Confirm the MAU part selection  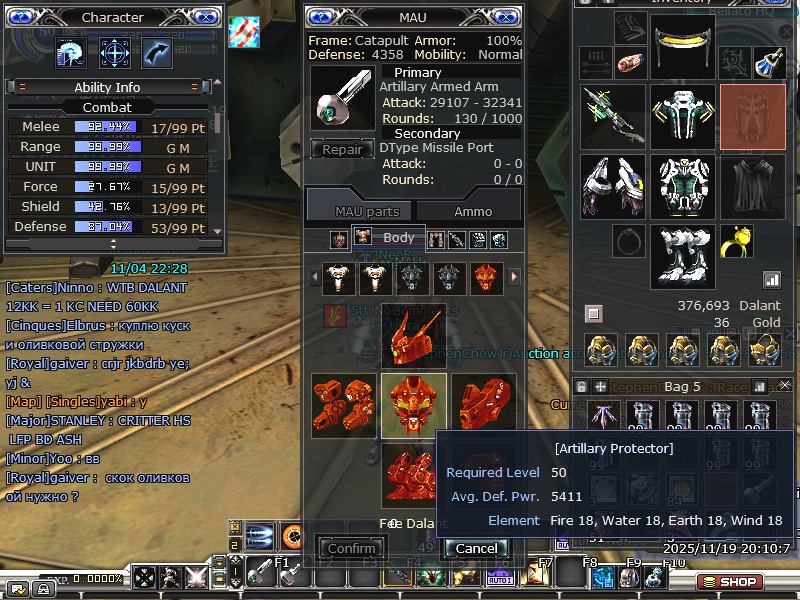point(352,548)
